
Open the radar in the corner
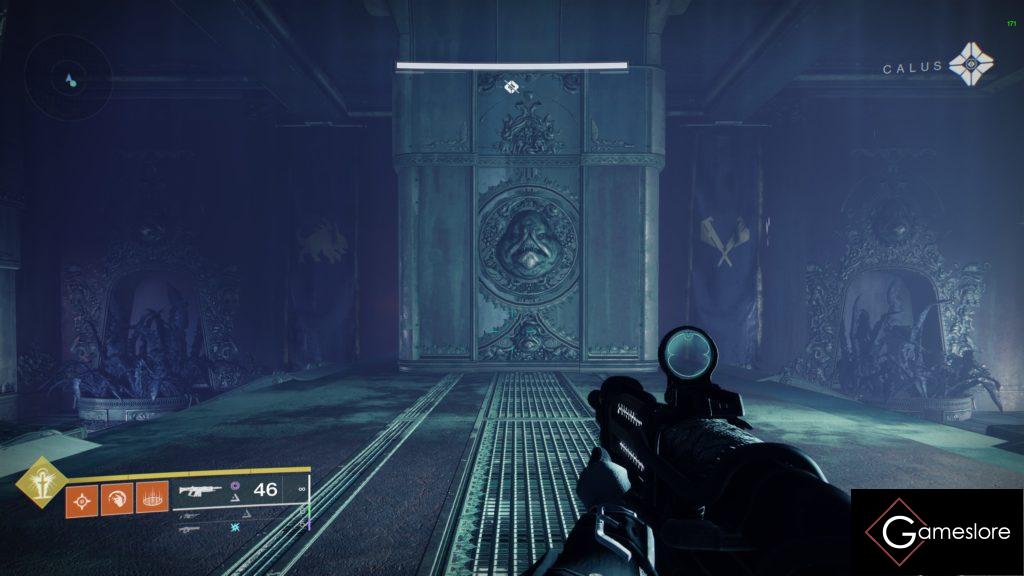pos(69,78)
